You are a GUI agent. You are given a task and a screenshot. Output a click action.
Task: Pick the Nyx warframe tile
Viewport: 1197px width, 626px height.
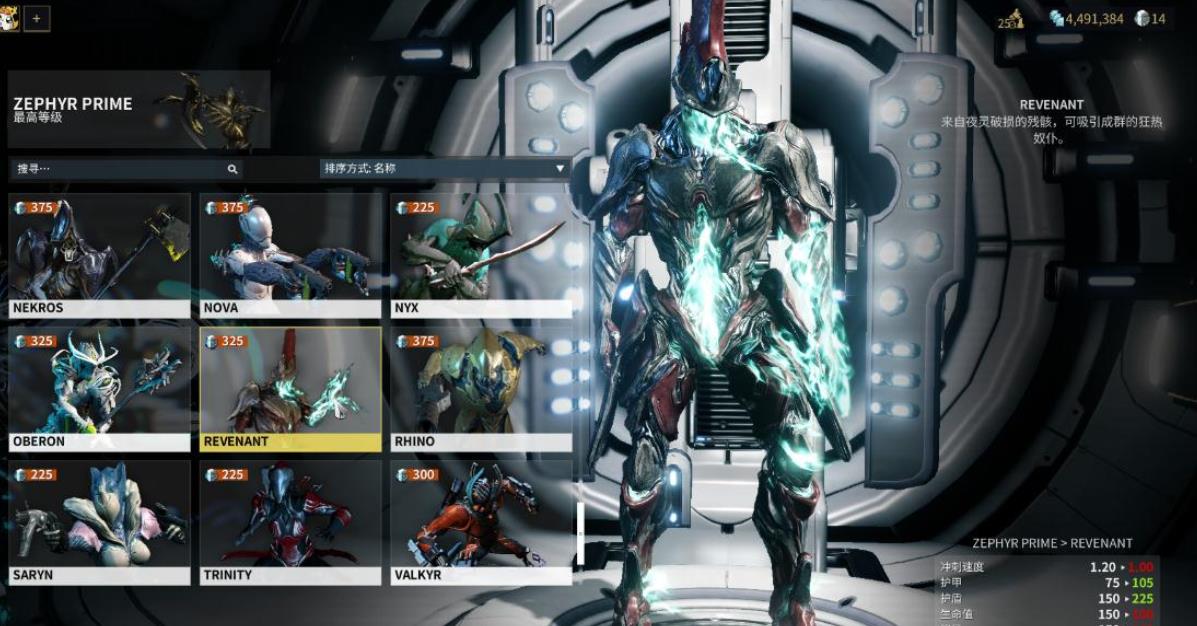[x=481, y=255]
